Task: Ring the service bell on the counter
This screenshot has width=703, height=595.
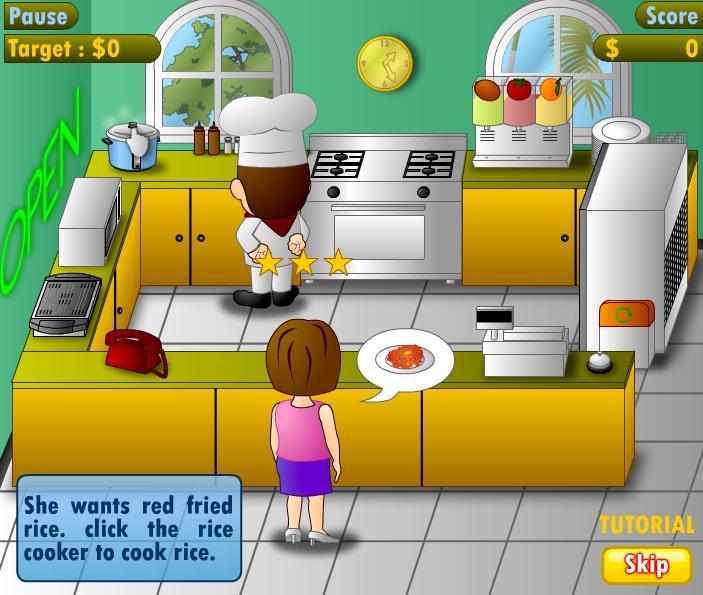Action: (x=599, y=362)
